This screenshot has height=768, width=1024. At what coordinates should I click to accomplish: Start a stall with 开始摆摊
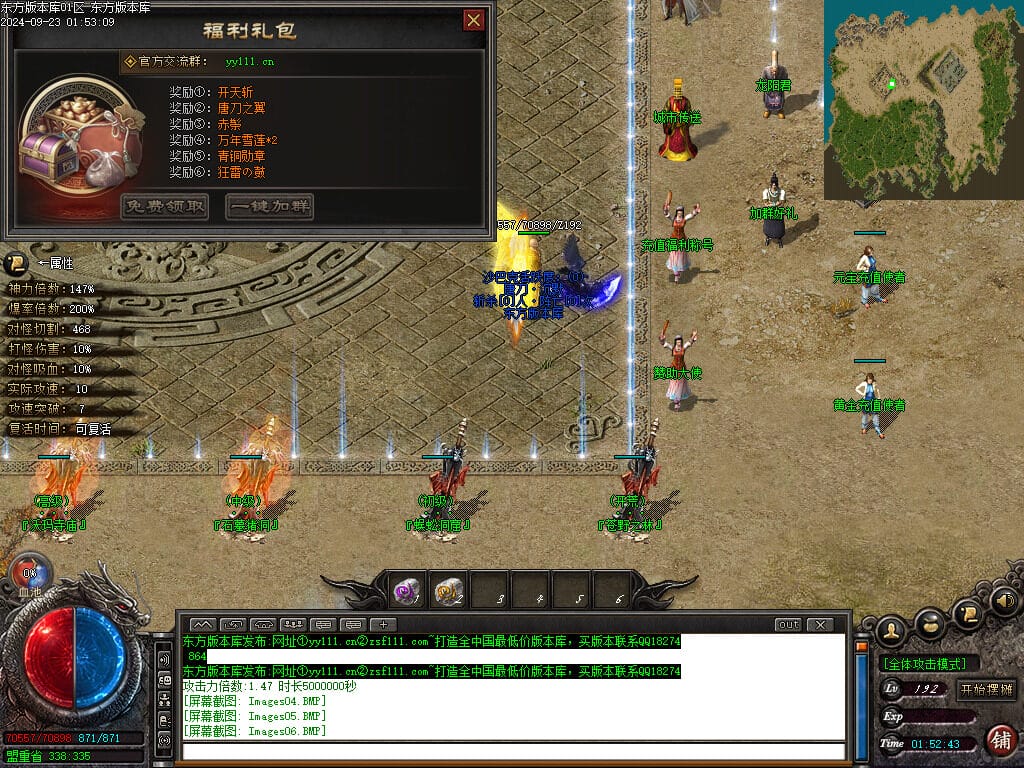[986, 689]
